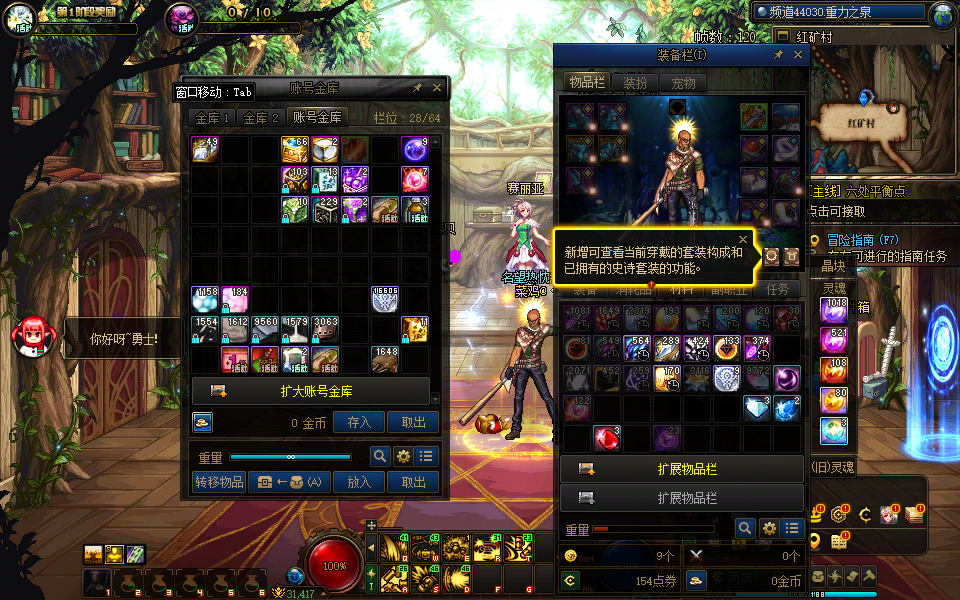This screenshot has height=600, width=960.
Task: Click the 放入 put-in button
Action: point(359,482)
